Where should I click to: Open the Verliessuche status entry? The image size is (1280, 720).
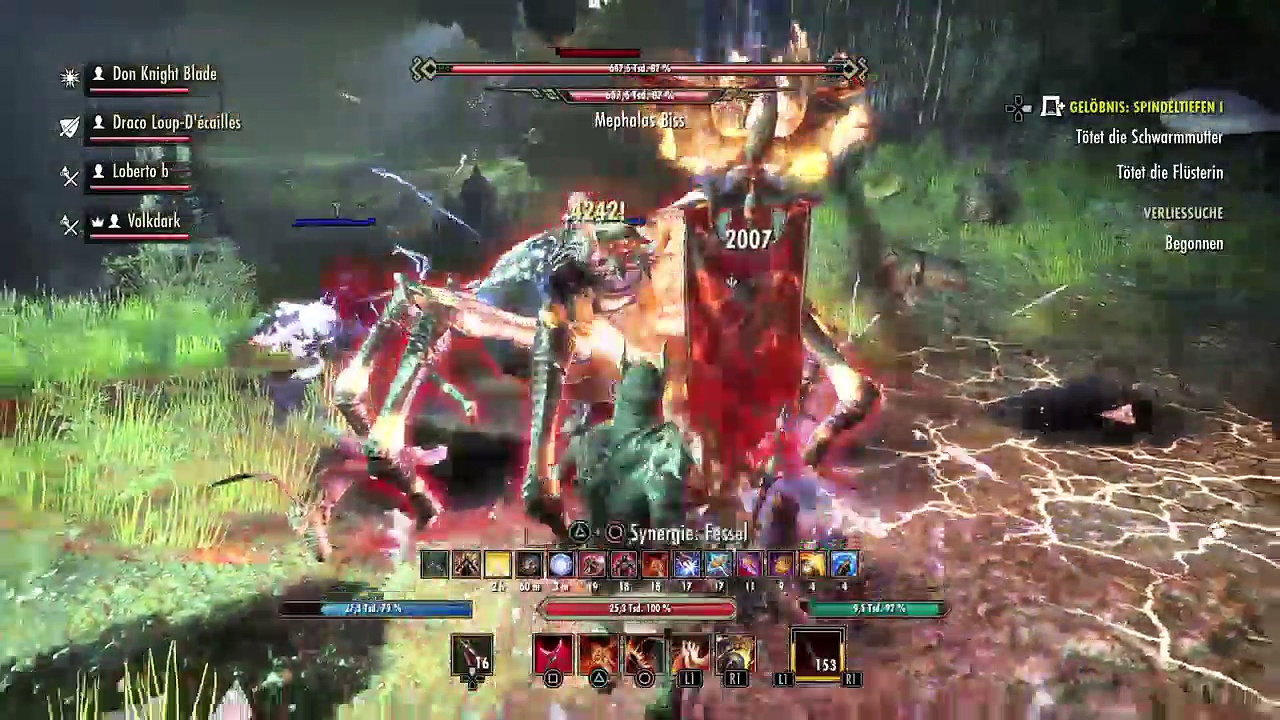(x=1183, y=213)
